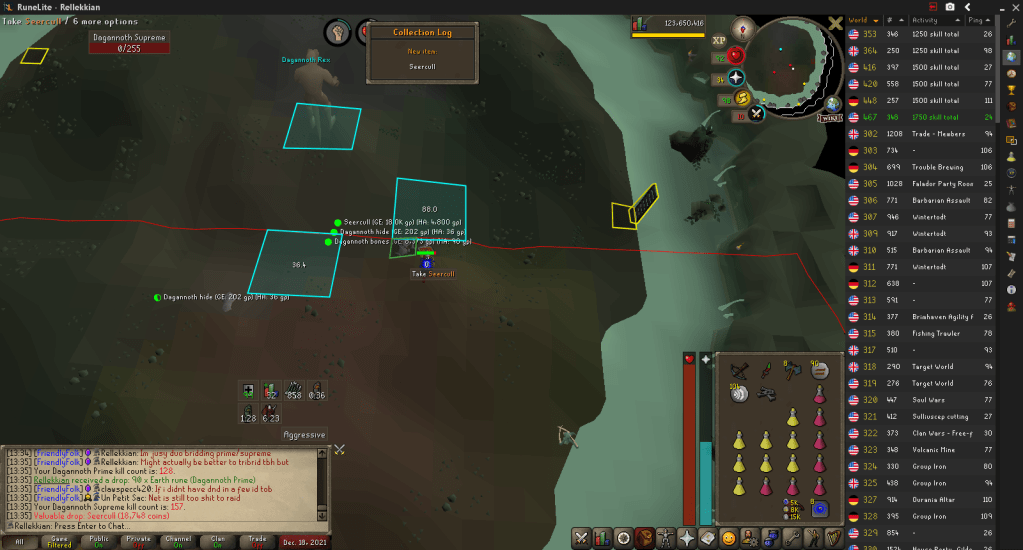Select the crossbow in the inventory
Screen dimensions: 1023x550
[741, 371]
